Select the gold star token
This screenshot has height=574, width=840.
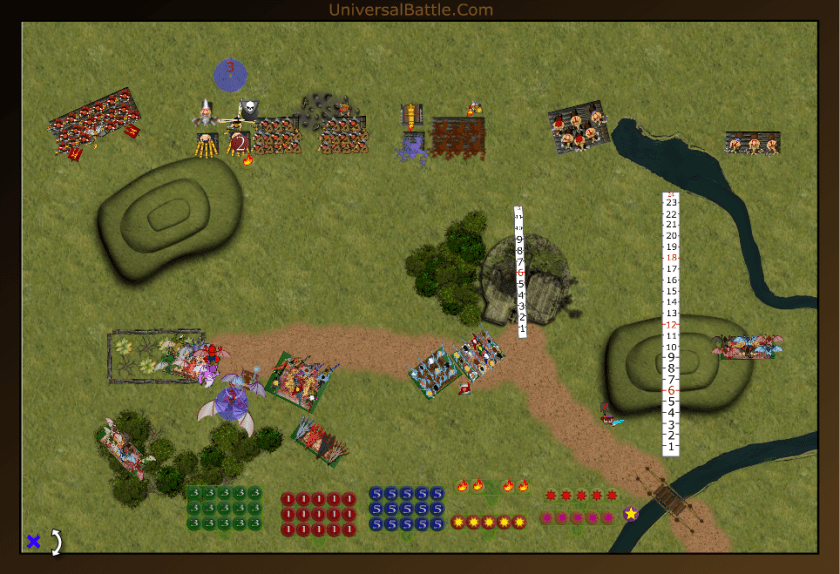click(631, 514)
